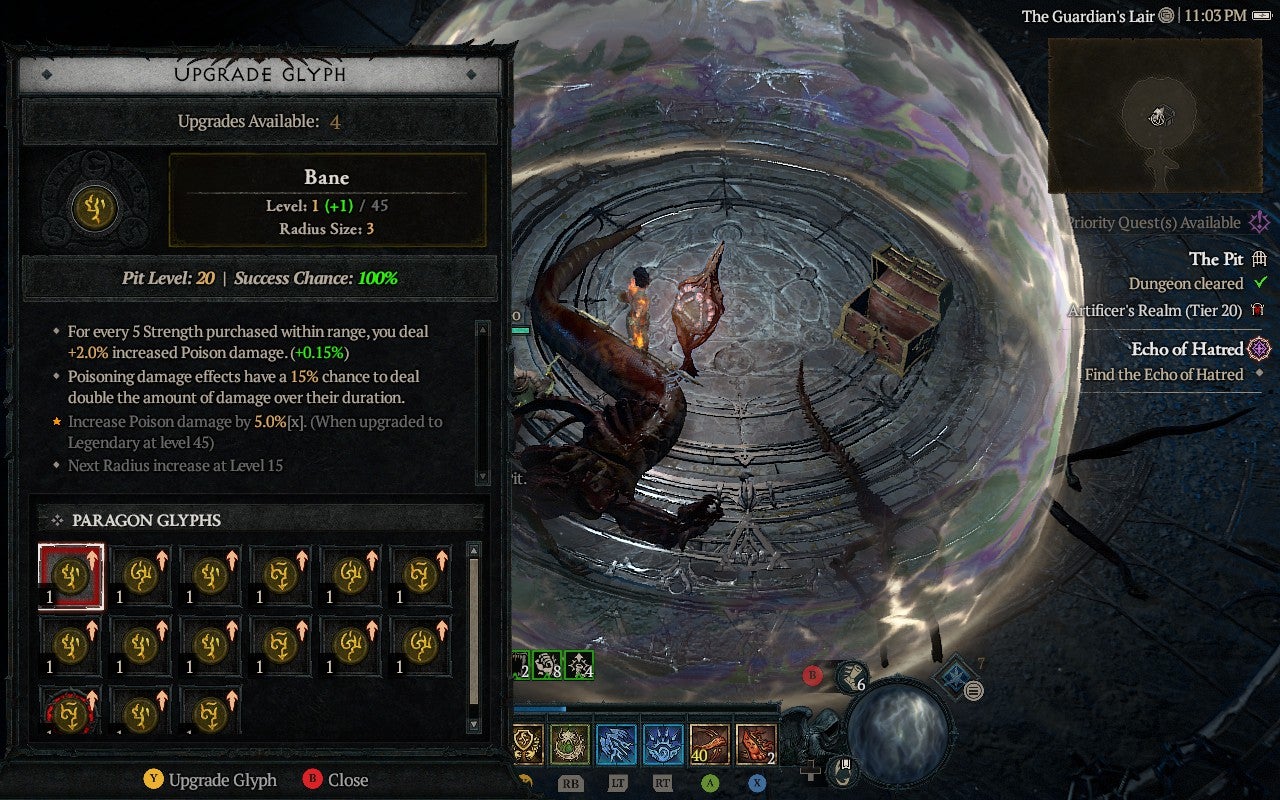Click the blue buff icon showing 7 stacks

pyautogui.click(x=956, y=676)
